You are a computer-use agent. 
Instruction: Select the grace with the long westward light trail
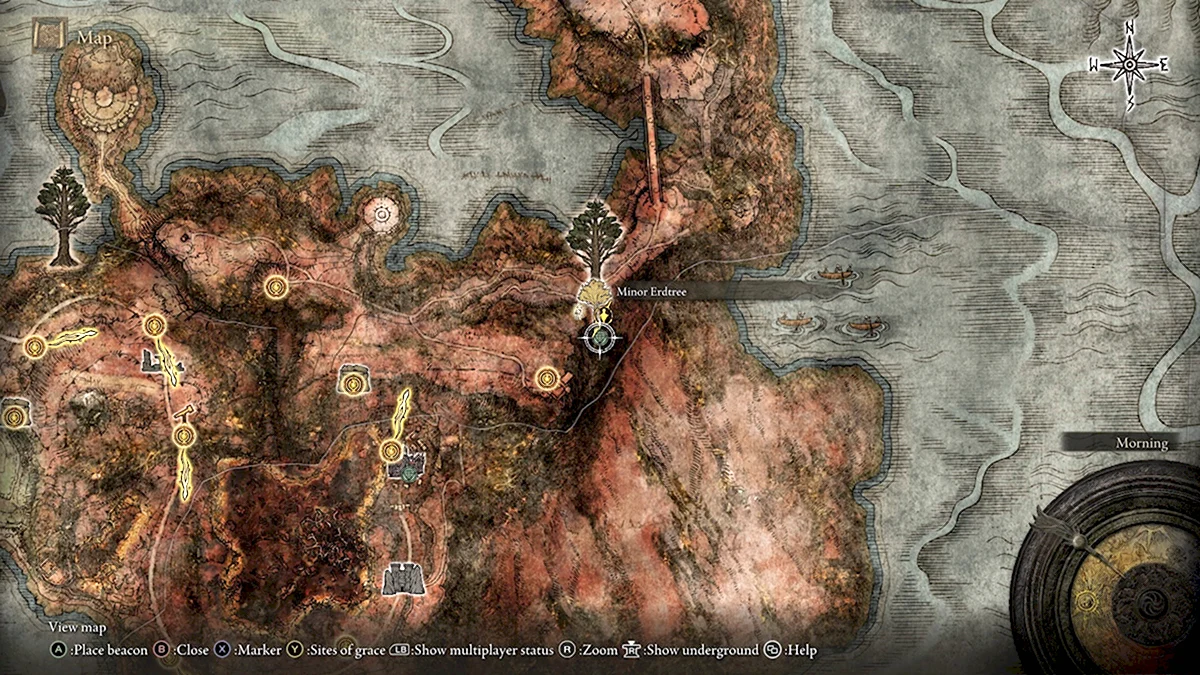(x=36, y=347)
